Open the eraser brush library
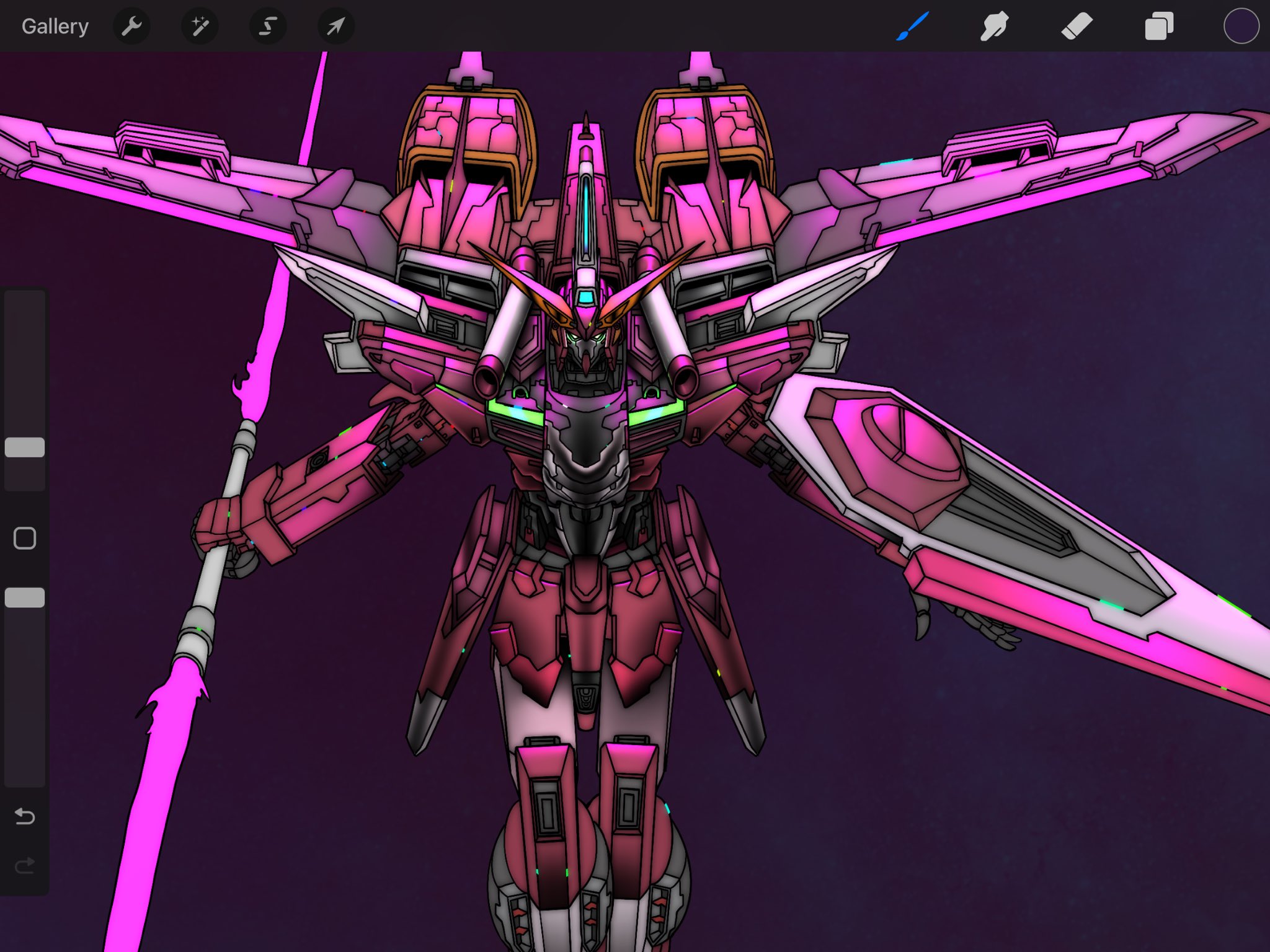The image size is (1270, 952). pyautogui.click(x=1078, y=26)
